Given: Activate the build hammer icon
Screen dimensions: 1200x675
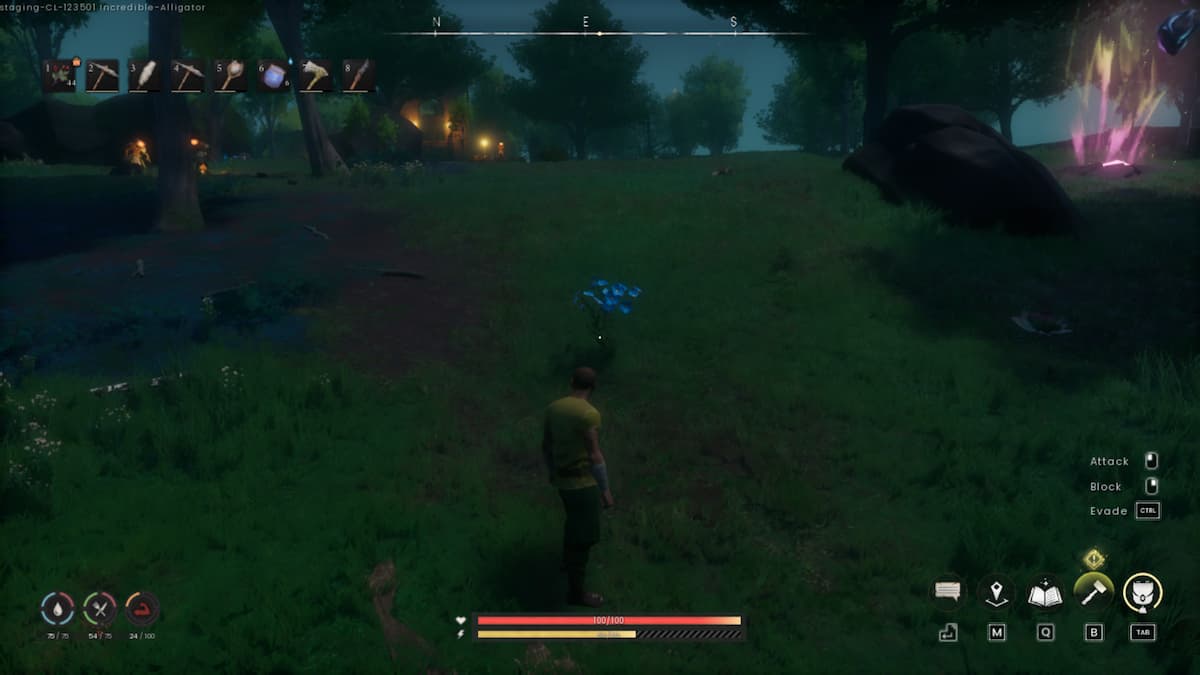Looking at the screenshot, I should click(1093, 591).
